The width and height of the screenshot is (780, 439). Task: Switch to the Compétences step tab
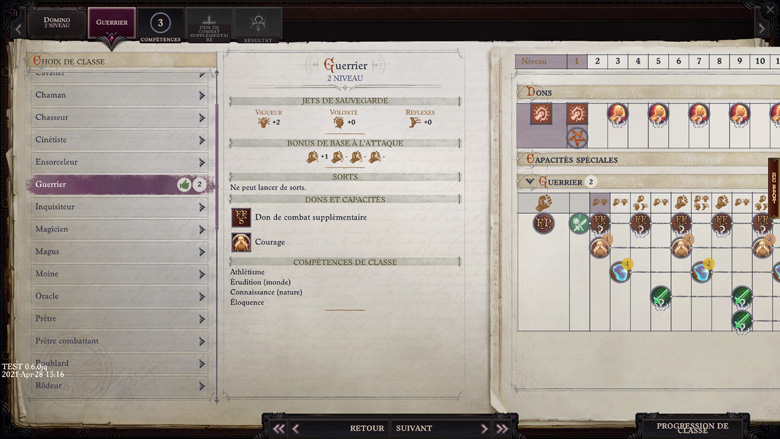tap(160, 25)
